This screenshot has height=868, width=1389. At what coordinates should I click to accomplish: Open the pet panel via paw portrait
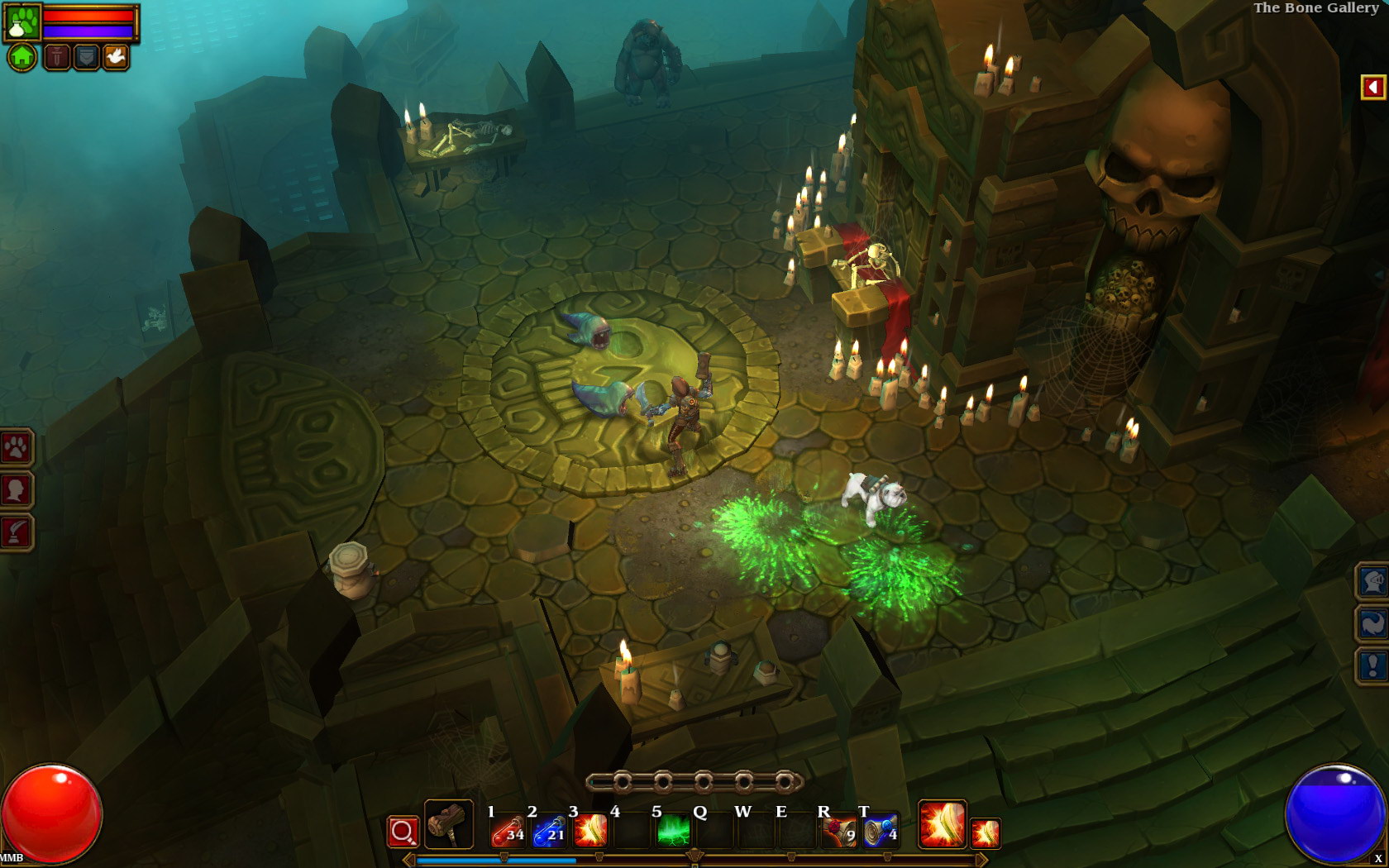pyautogui.click(x=22, y=22)
